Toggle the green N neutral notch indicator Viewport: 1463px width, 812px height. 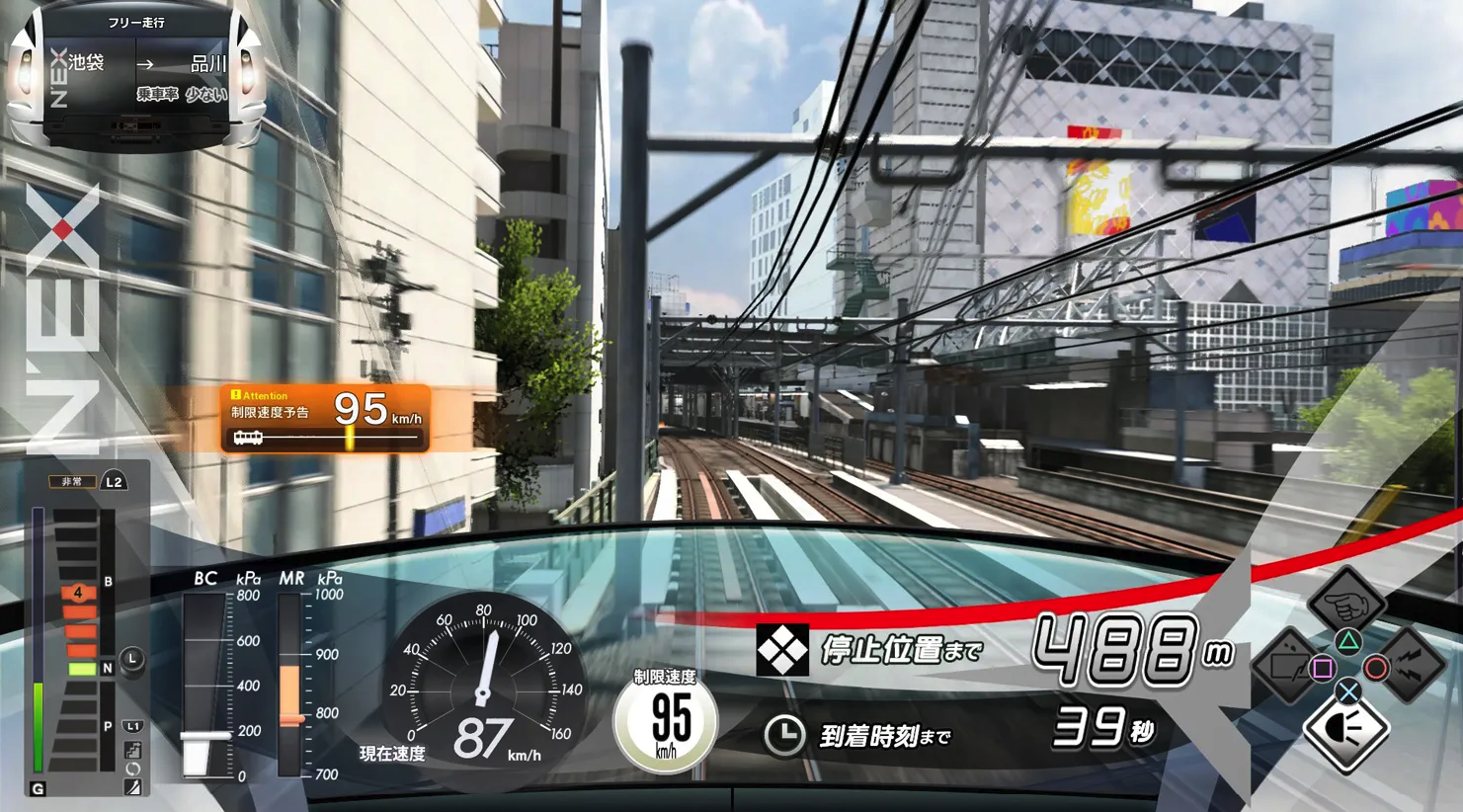[84, 668]
